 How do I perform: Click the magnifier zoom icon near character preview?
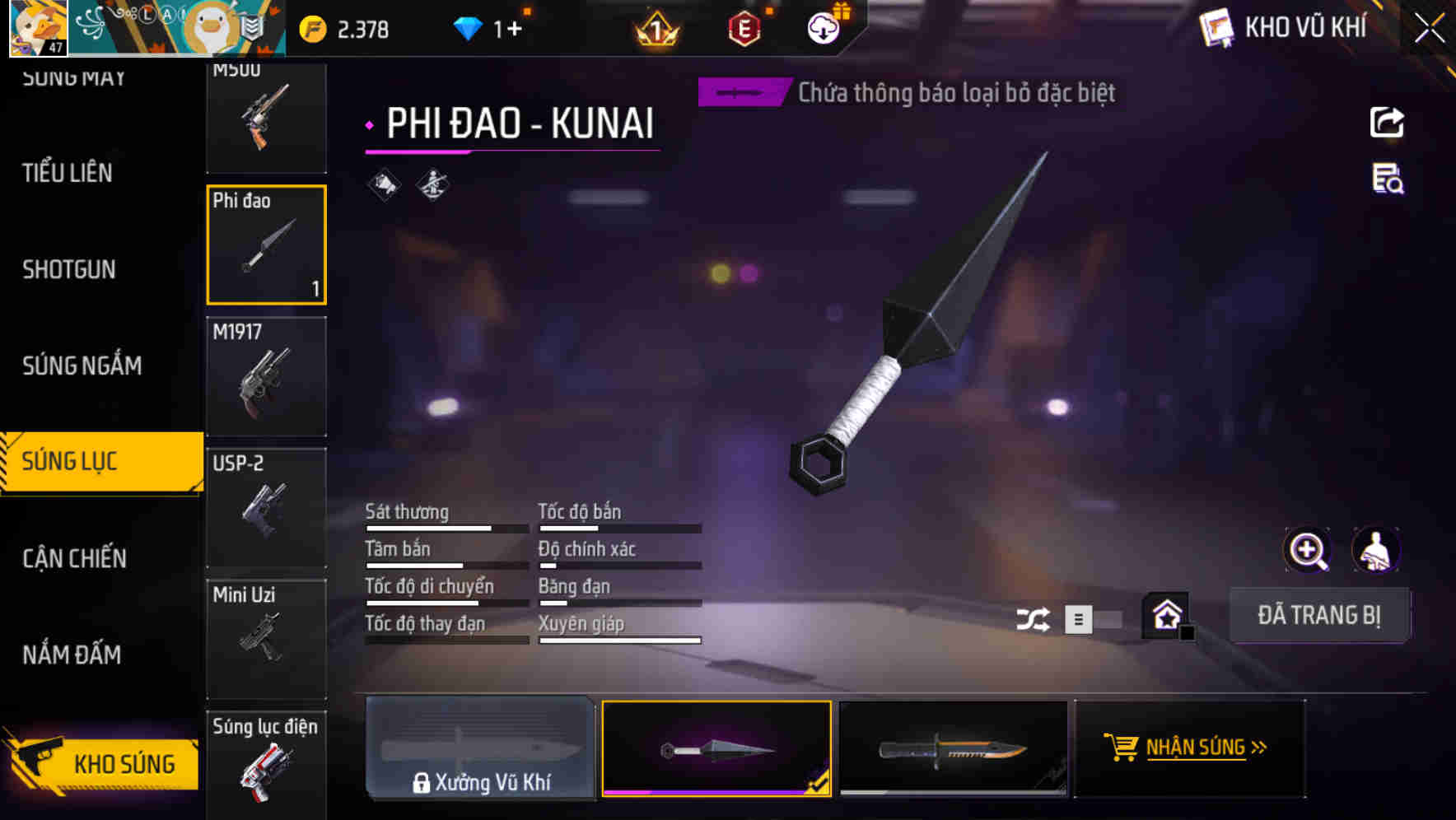tap(1309, 550)
